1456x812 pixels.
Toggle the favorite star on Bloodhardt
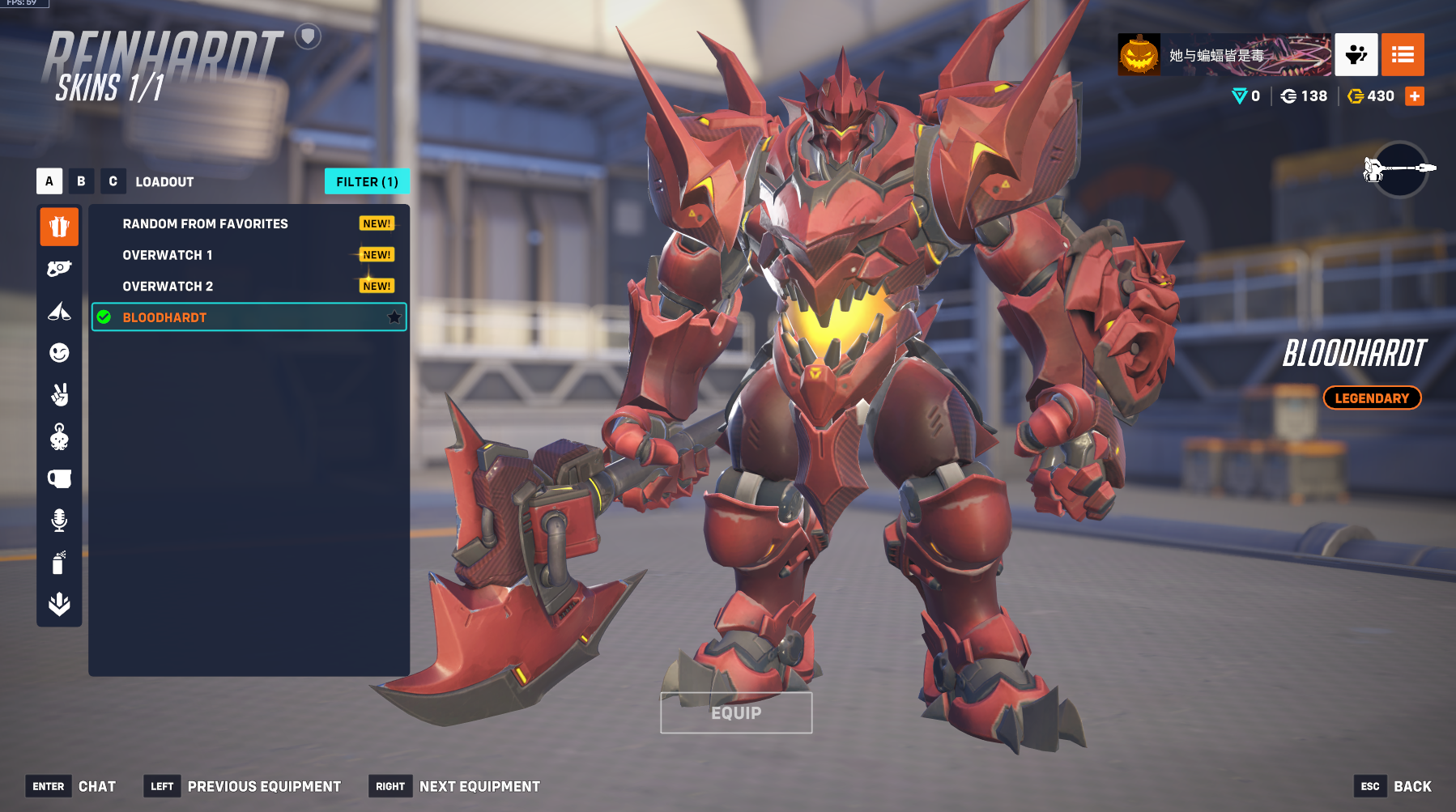click(x=394, y=317)
